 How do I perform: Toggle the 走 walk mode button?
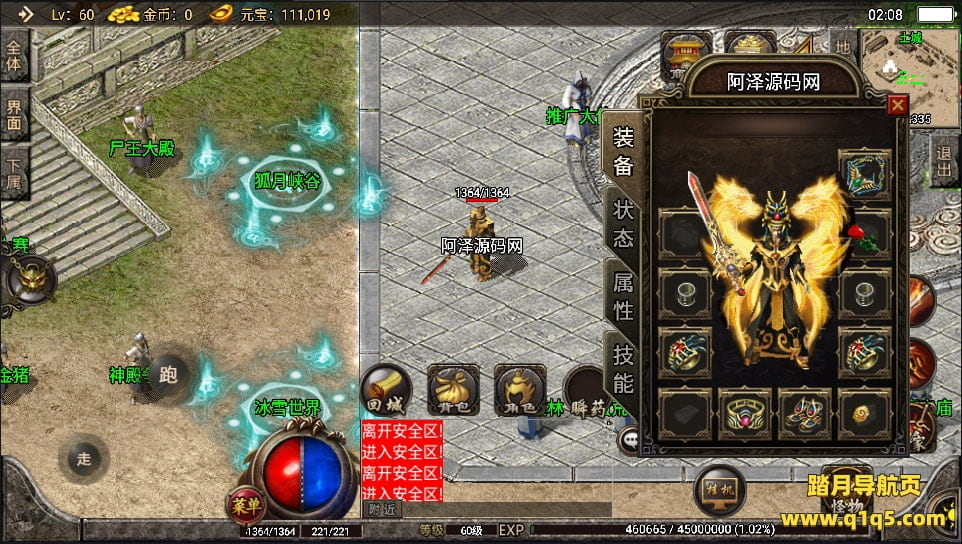click(x=84, y=459)
